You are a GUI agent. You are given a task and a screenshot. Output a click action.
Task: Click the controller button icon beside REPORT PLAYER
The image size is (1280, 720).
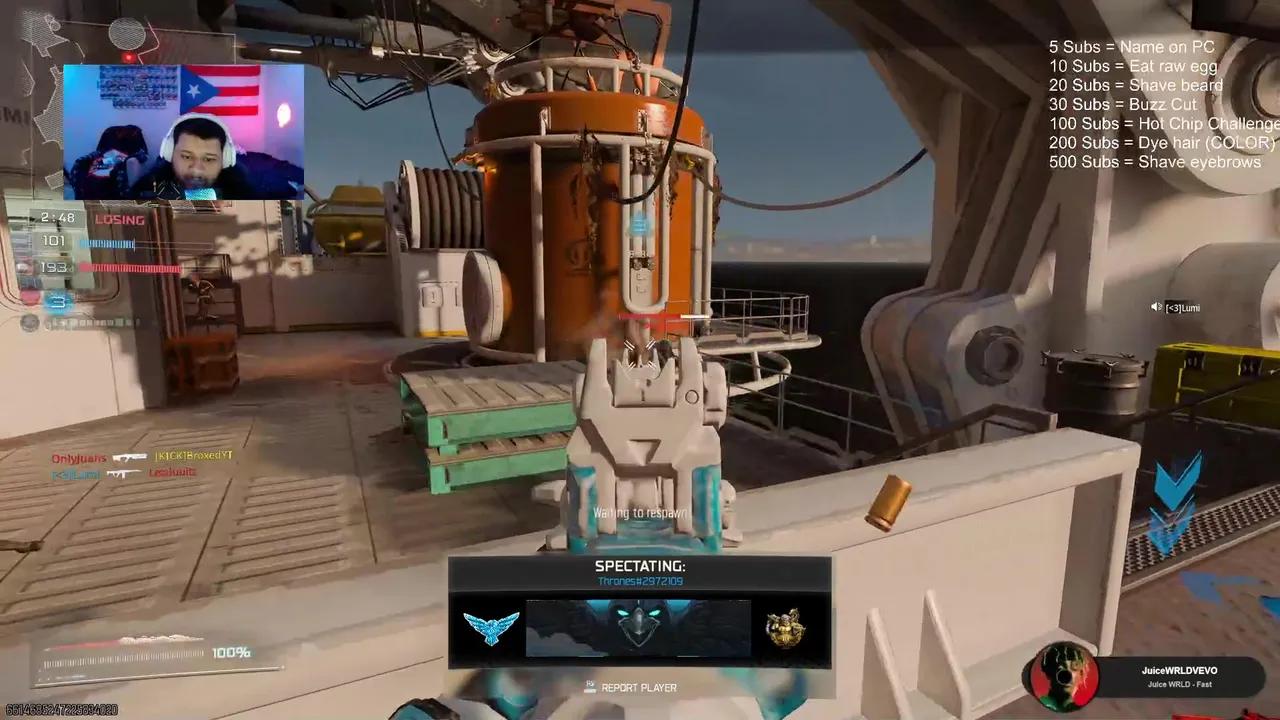[590, 687]
